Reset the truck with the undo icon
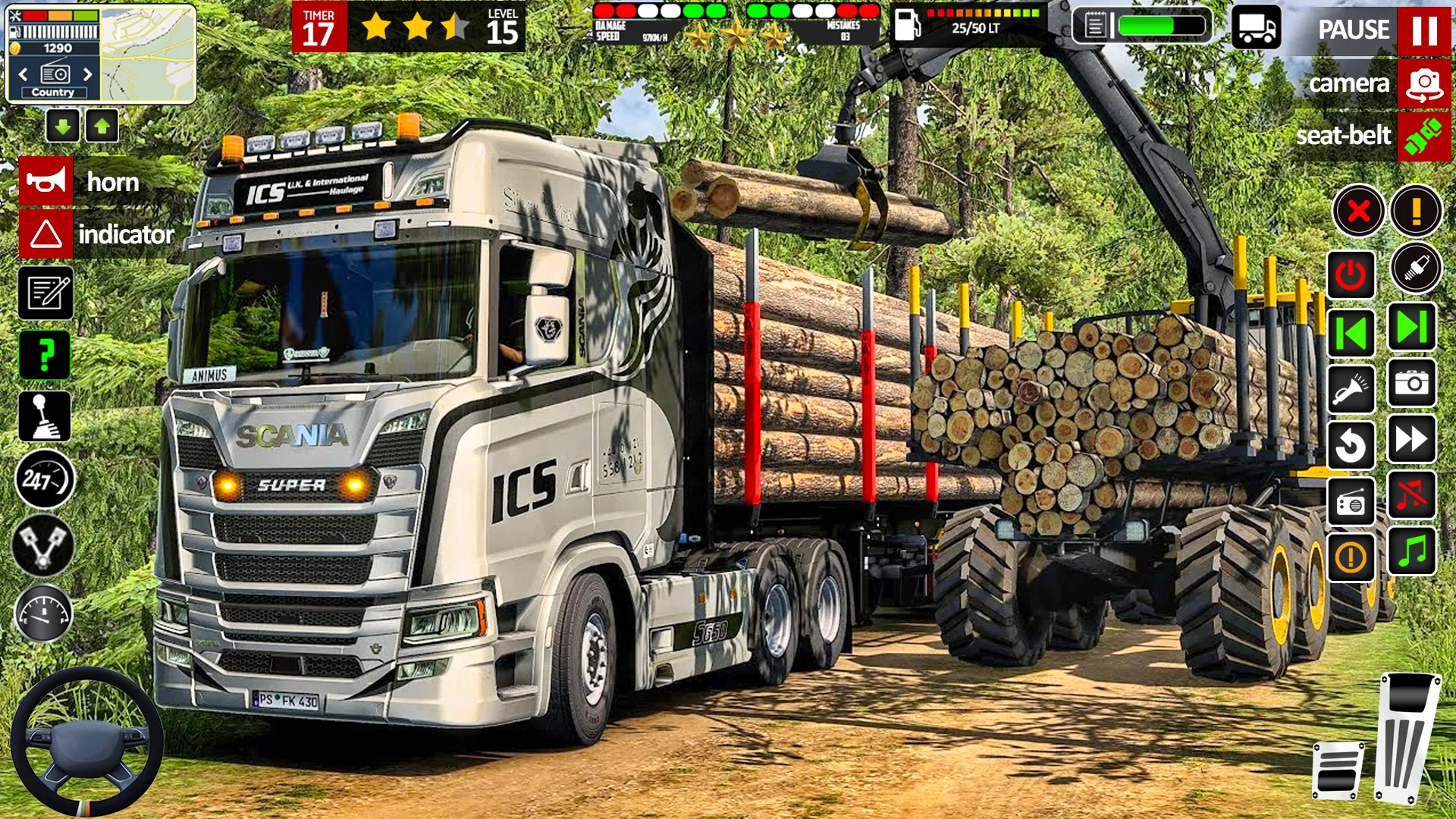1456x819 pixels. 1351,444
